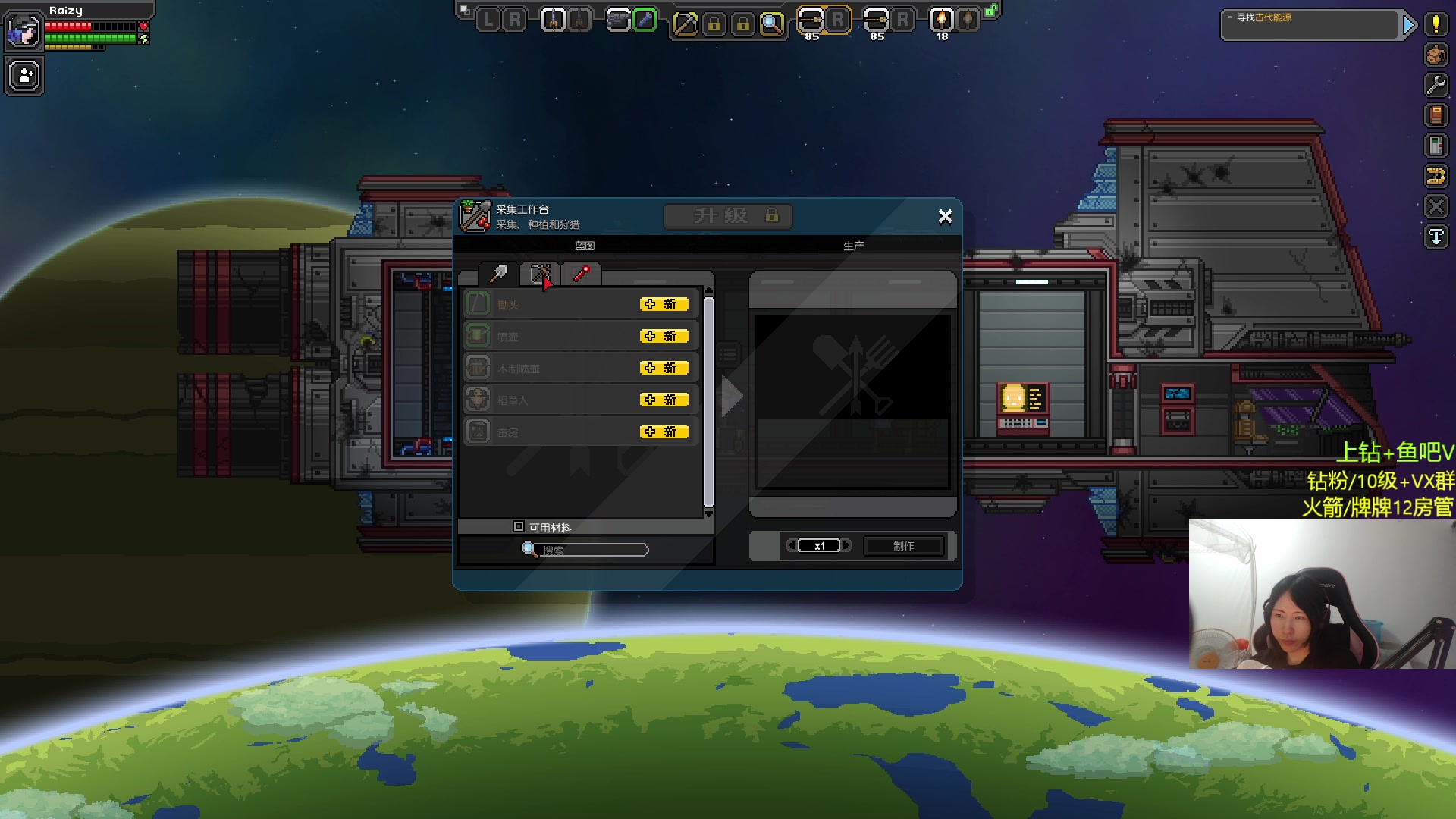Image resolution: width=1456 pixels, height=819 pixels.
Task: Click the downward beam teleport icon
Action: click(x=1436, y=237)
